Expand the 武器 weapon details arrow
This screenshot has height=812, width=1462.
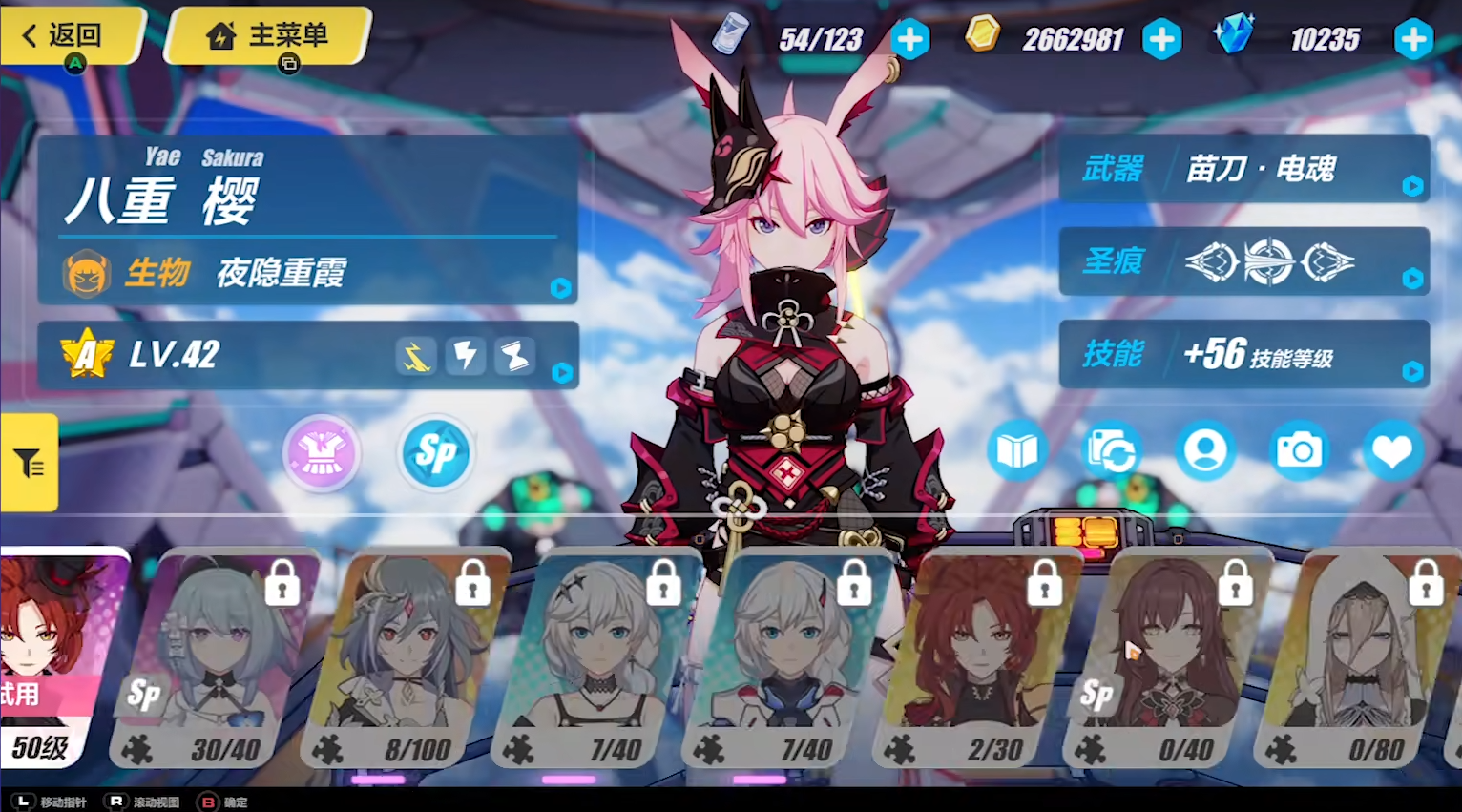pos(1411,187)
